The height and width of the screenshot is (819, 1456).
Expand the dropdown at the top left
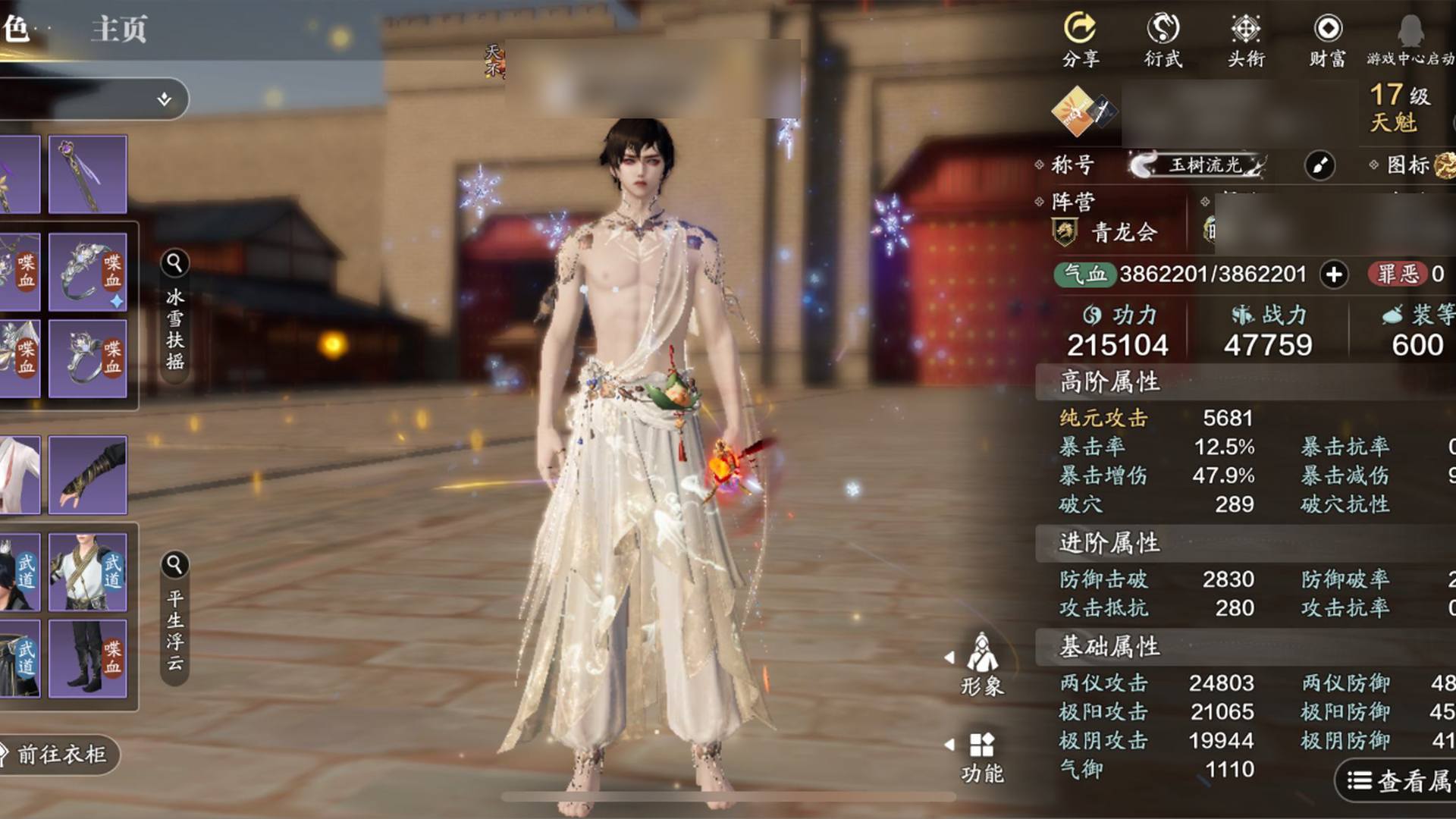[x=164, y=99]
